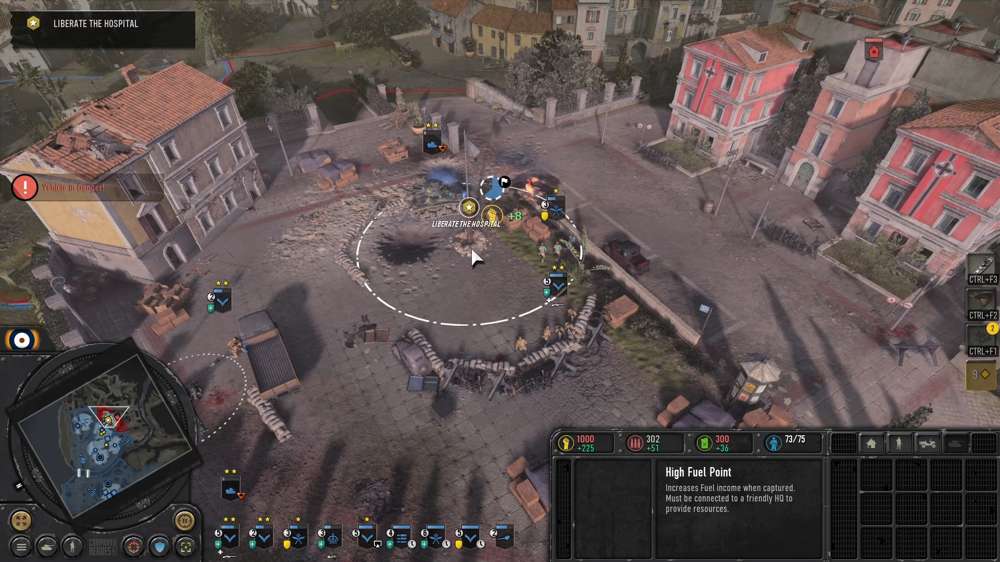Click the round faction roundel emblem
Image resolution: width=1000 pixels, height=562 pixels.
pos(20,340)
